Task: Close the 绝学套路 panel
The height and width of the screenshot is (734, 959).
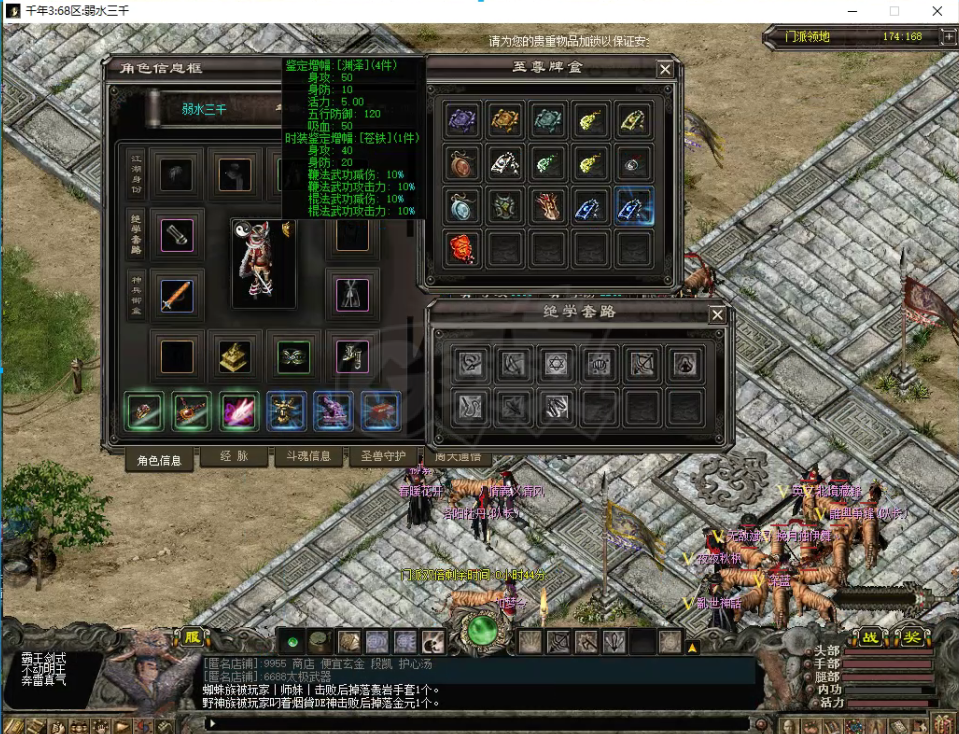Action: [717, 315]
